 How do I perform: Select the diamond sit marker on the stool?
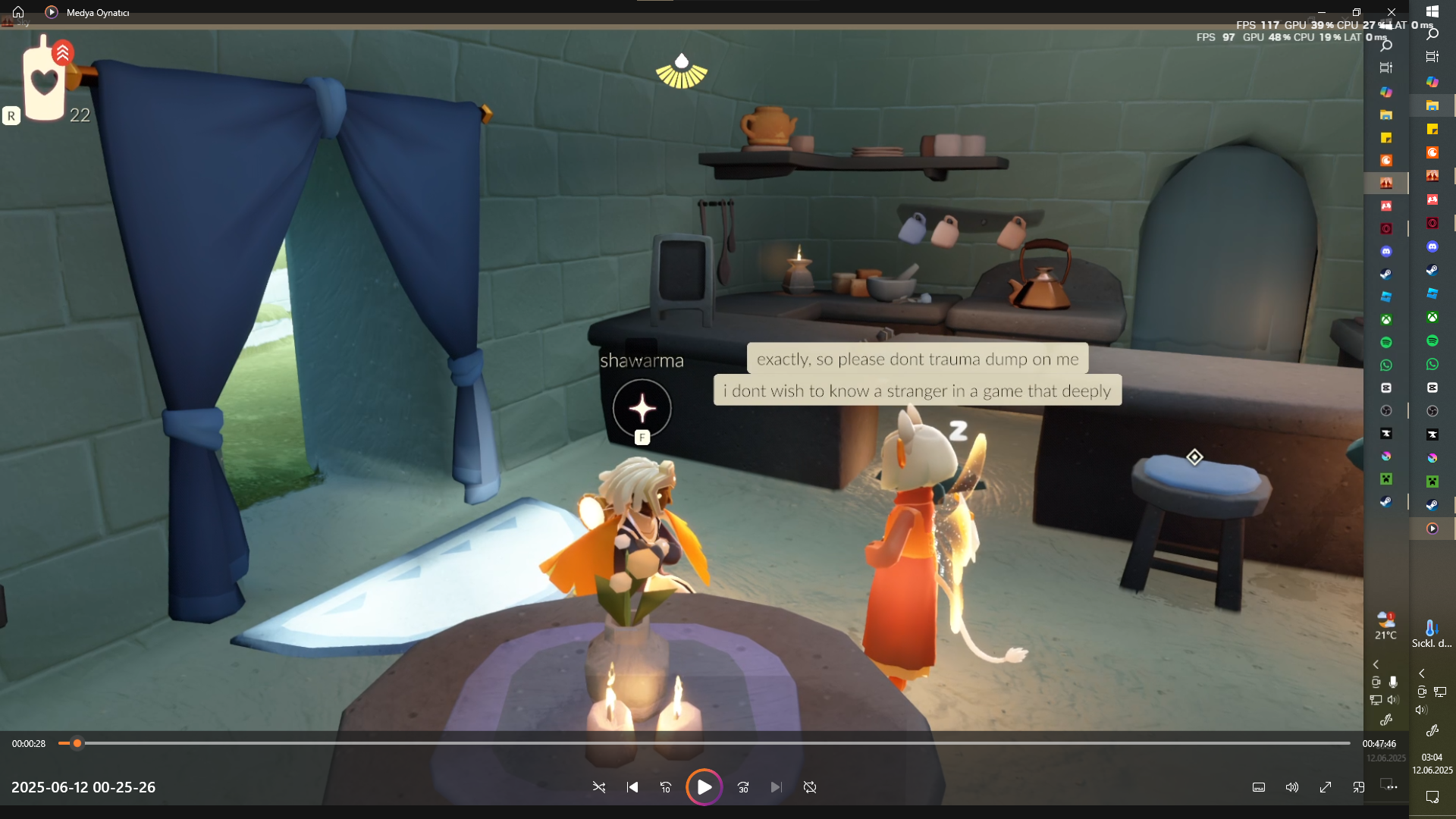1194,457
